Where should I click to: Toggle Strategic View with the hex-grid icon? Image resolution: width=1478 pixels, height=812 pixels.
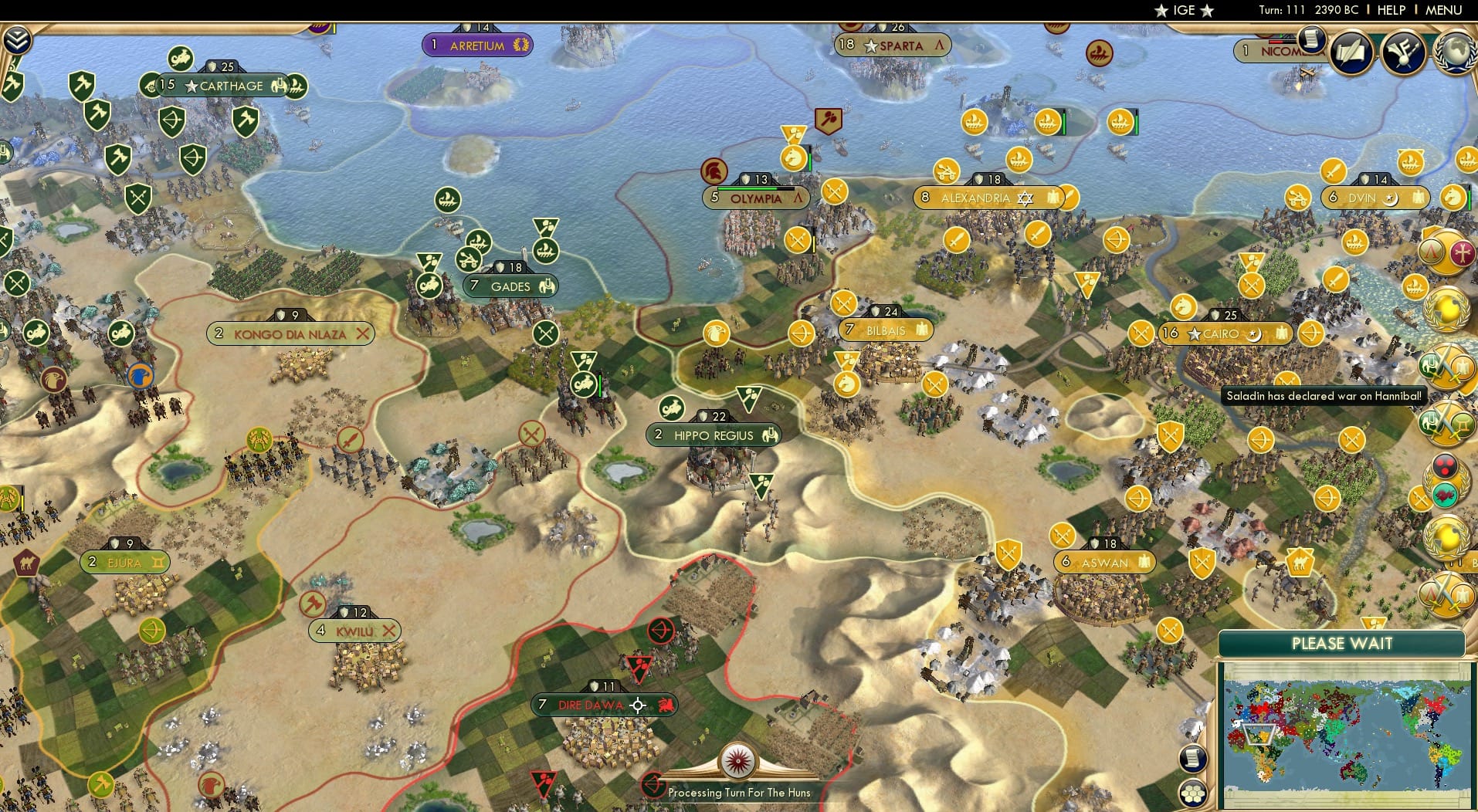tap(1192, 794)
